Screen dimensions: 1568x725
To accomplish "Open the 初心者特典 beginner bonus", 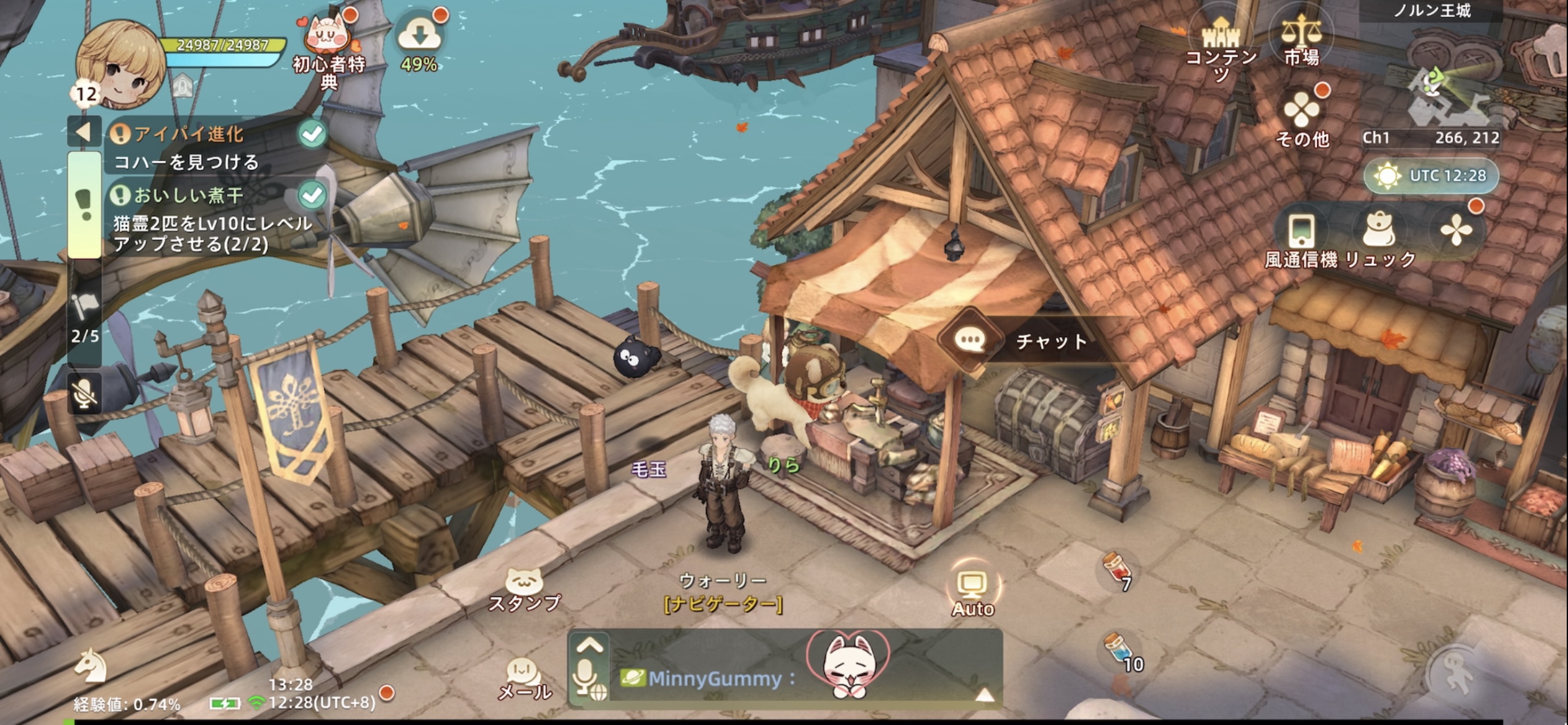I will coord(329,50).
